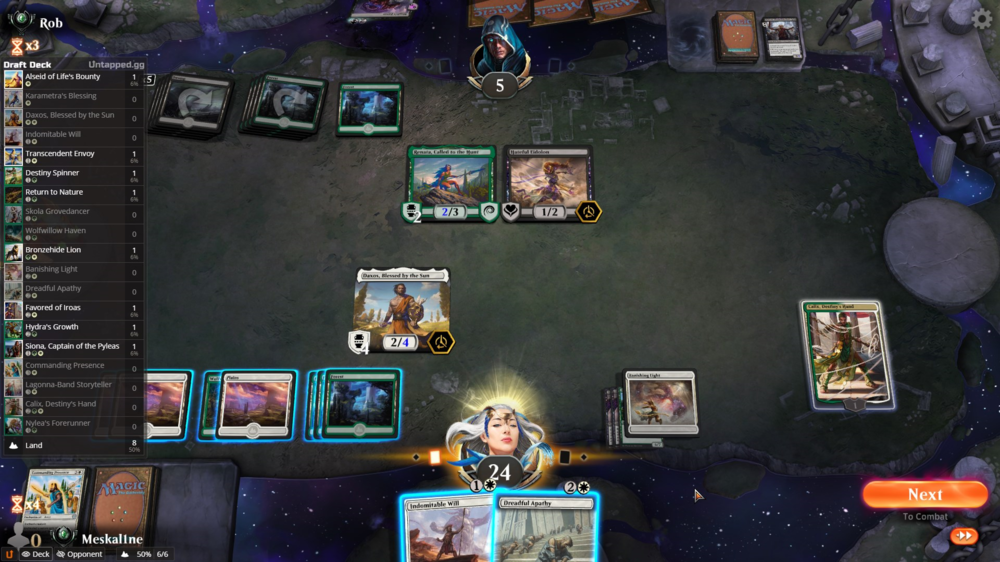Image resolution: width=1000 pixels, height=562 pixels.
Task: Toggle the Deck tracker view
Action: point(35,554)
